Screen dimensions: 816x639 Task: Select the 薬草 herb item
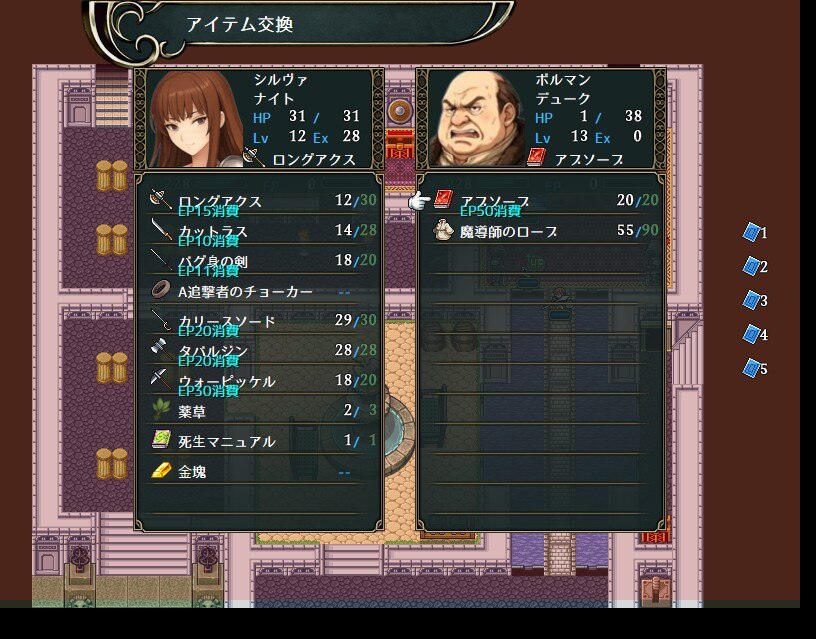point(258,411)
